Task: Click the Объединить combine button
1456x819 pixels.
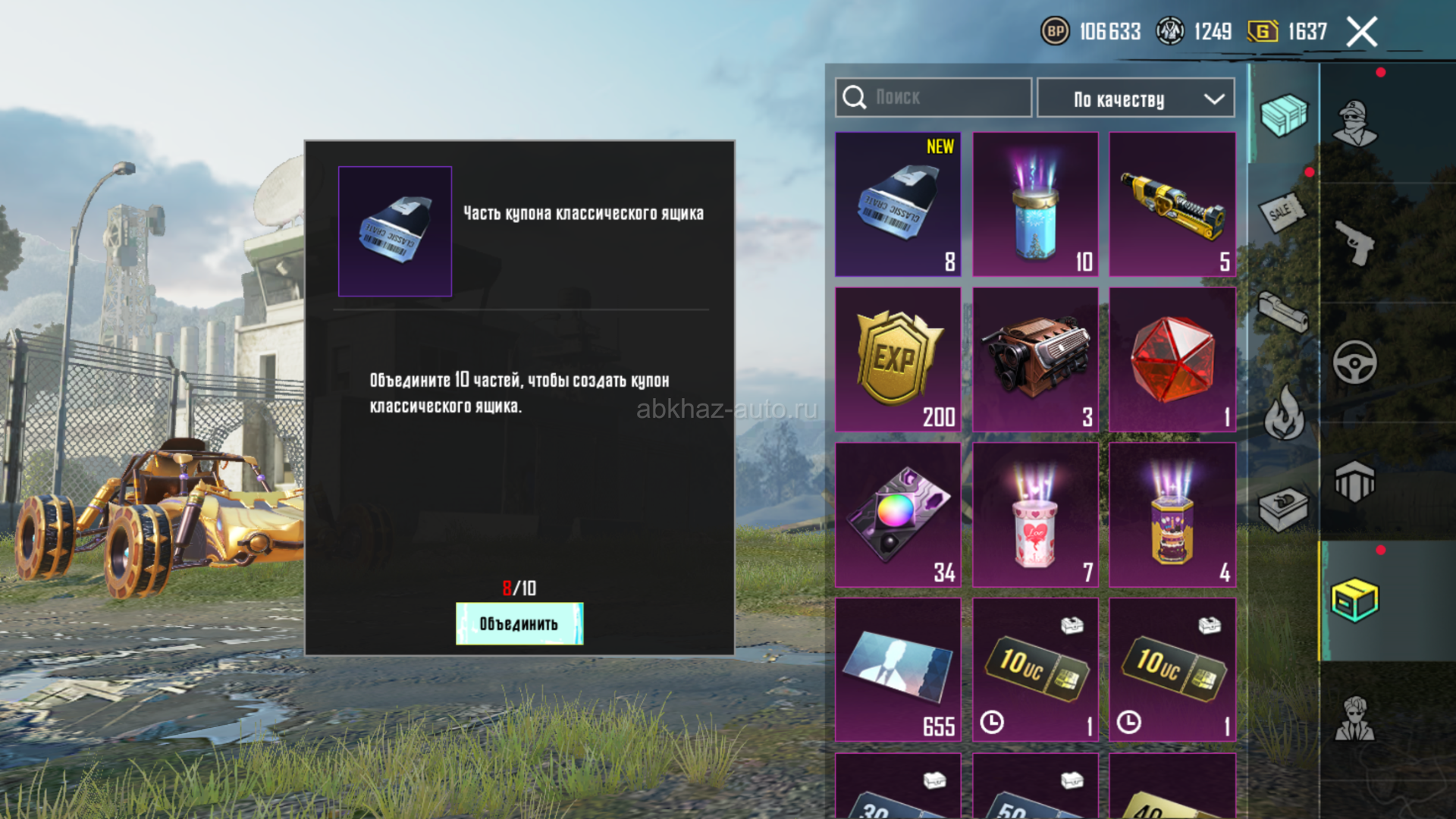Action: click(x=519, y=623)
